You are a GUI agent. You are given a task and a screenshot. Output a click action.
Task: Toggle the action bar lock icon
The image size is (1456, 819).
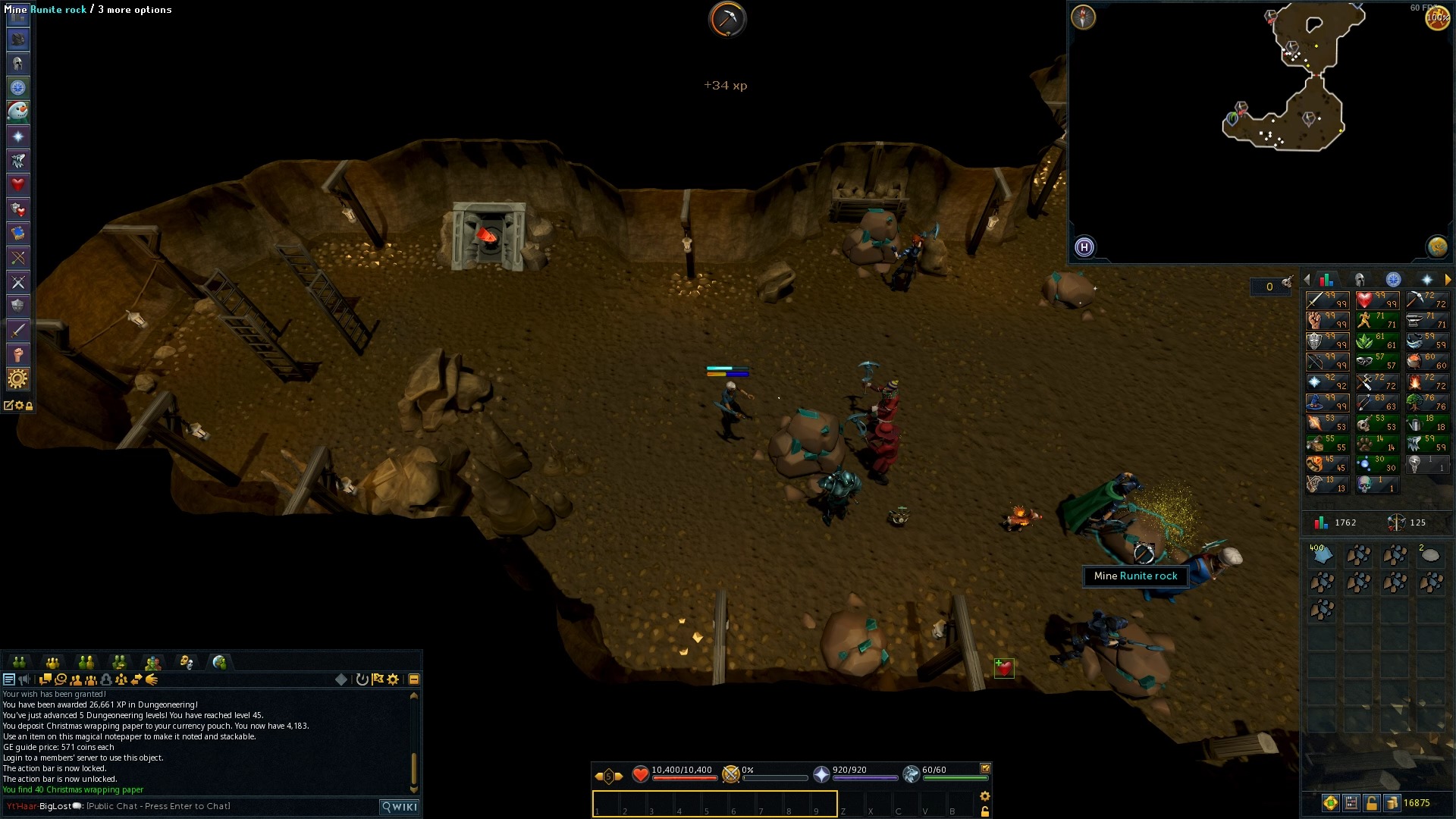point(986,811)
